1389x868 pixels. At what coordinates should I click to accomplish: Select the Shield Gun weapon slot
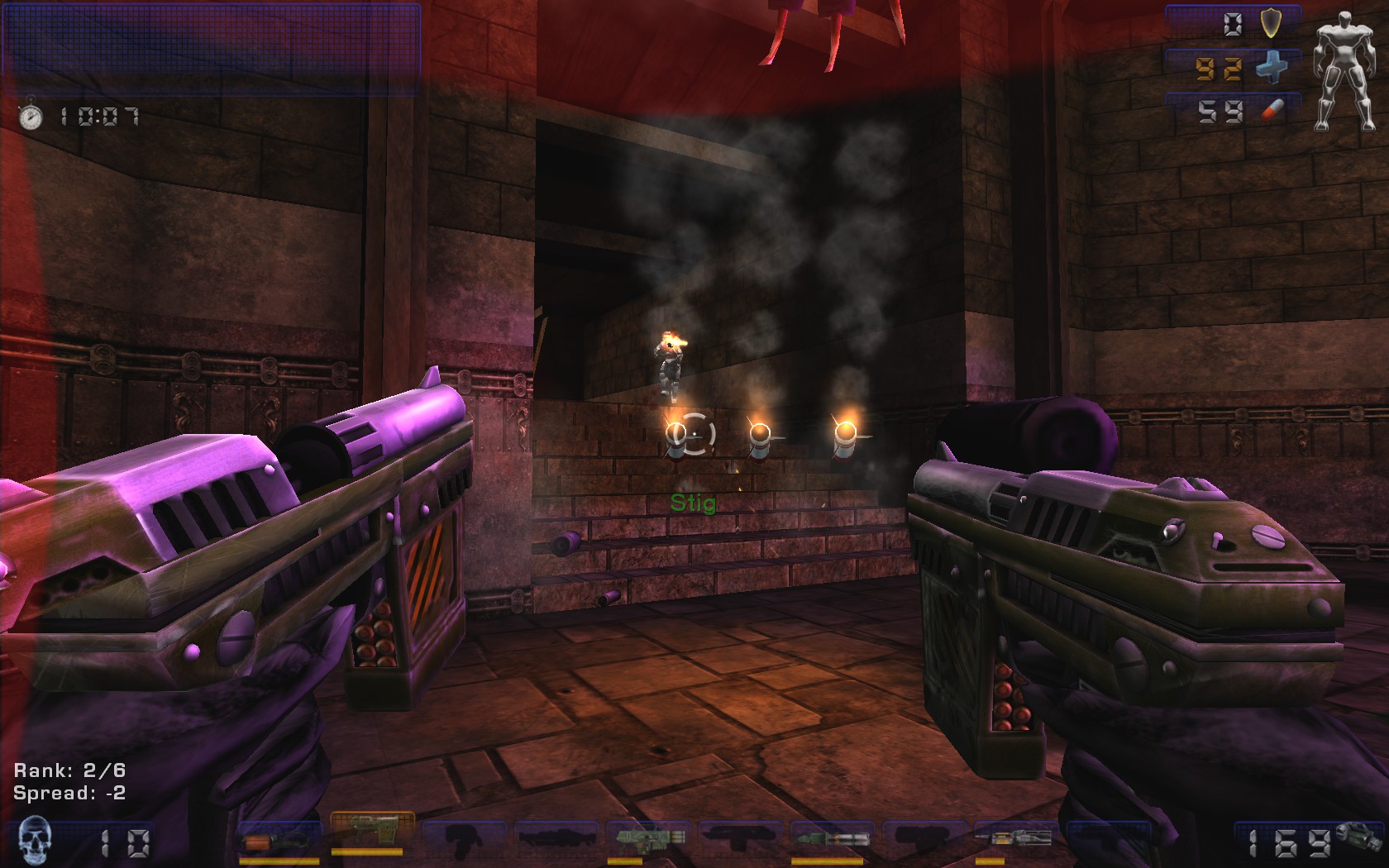(279, 842)
